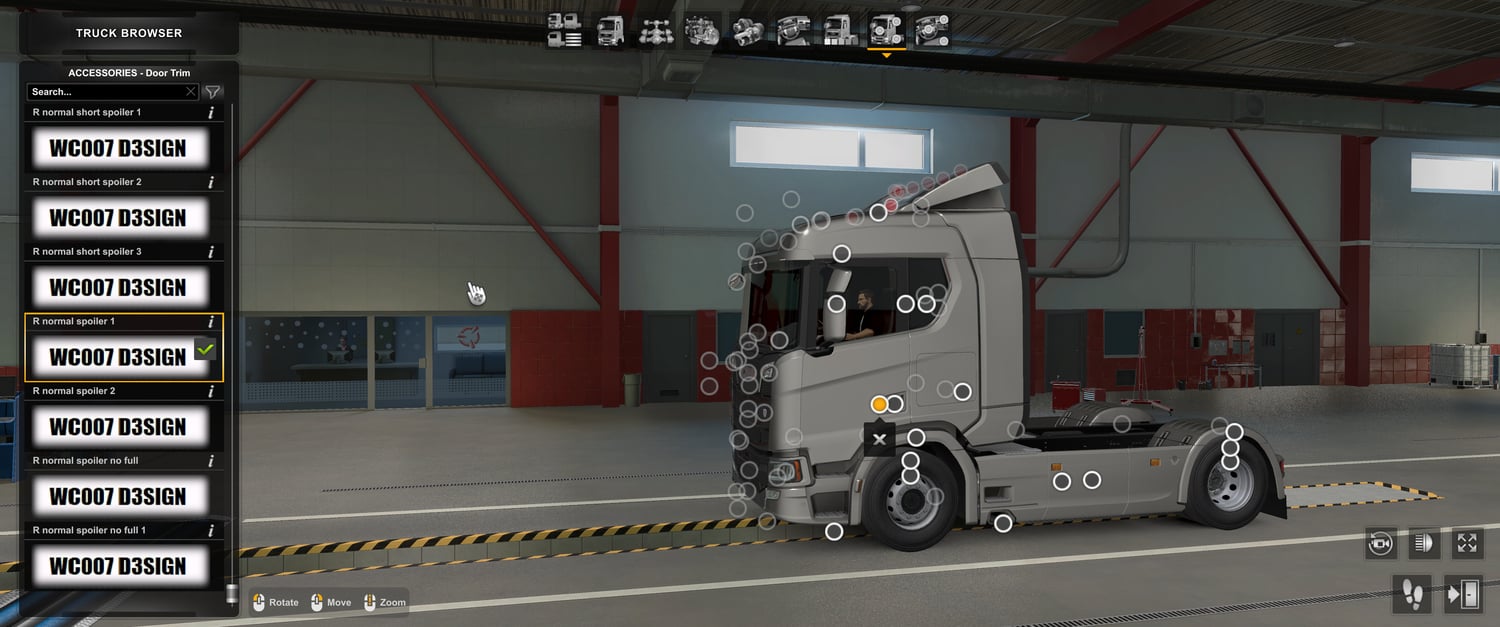Enter fullscreen view with the arrows button

click(x=1467, y=543)
